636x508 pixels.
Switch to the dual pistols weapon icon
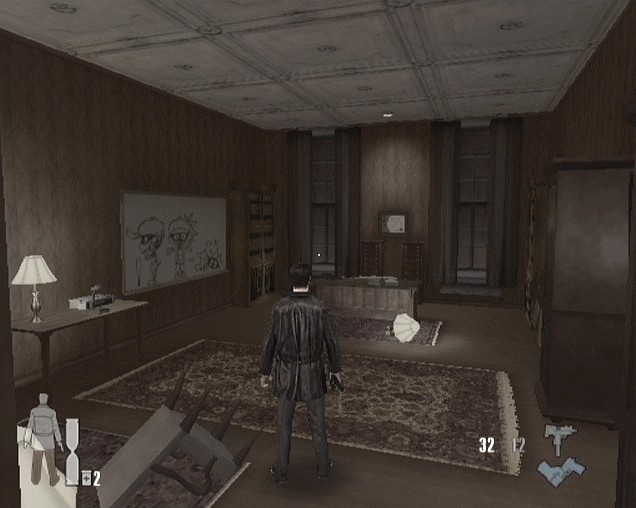pos(560,471)
